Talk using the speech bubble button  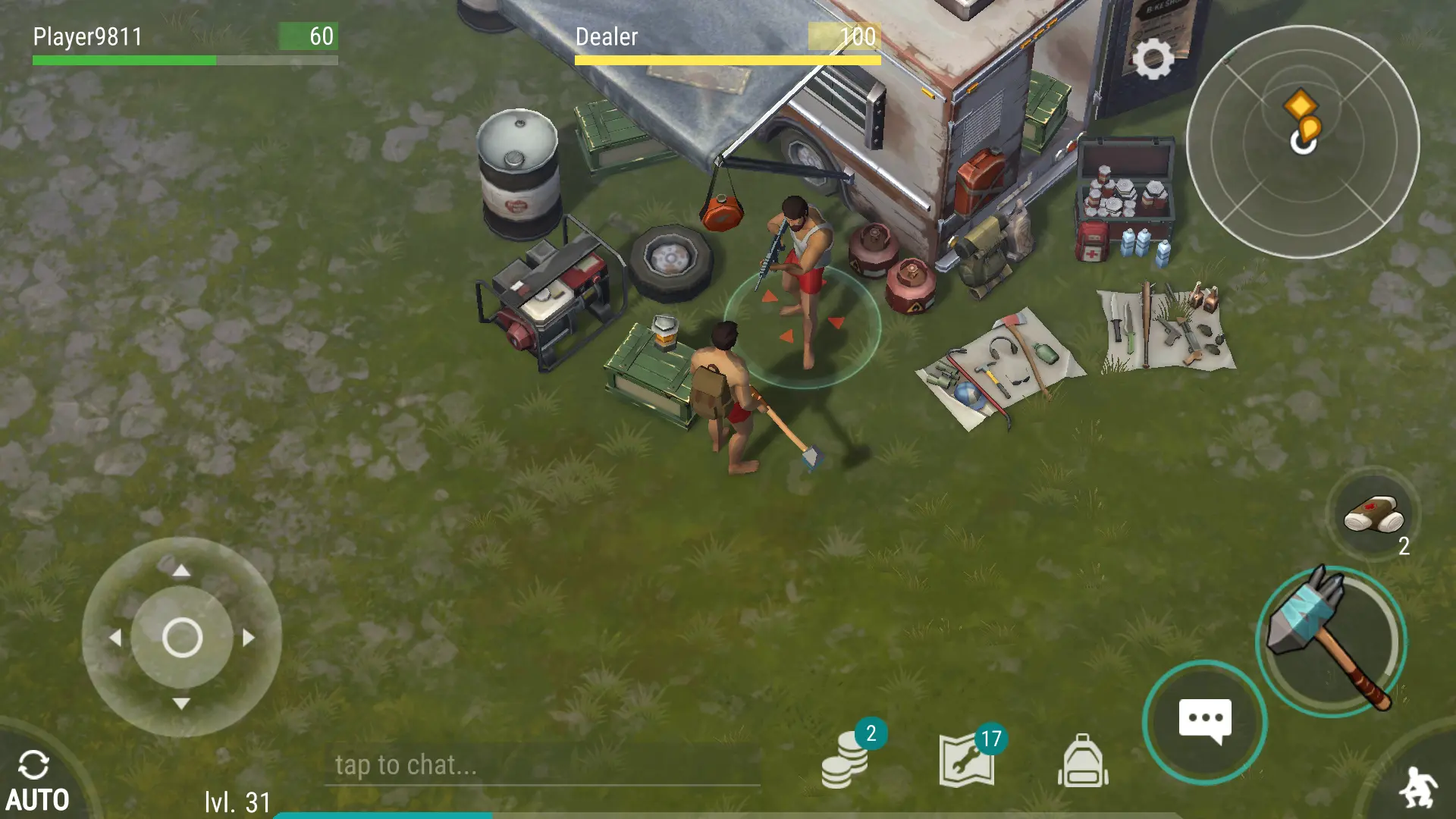click(x=1204, y=721)
